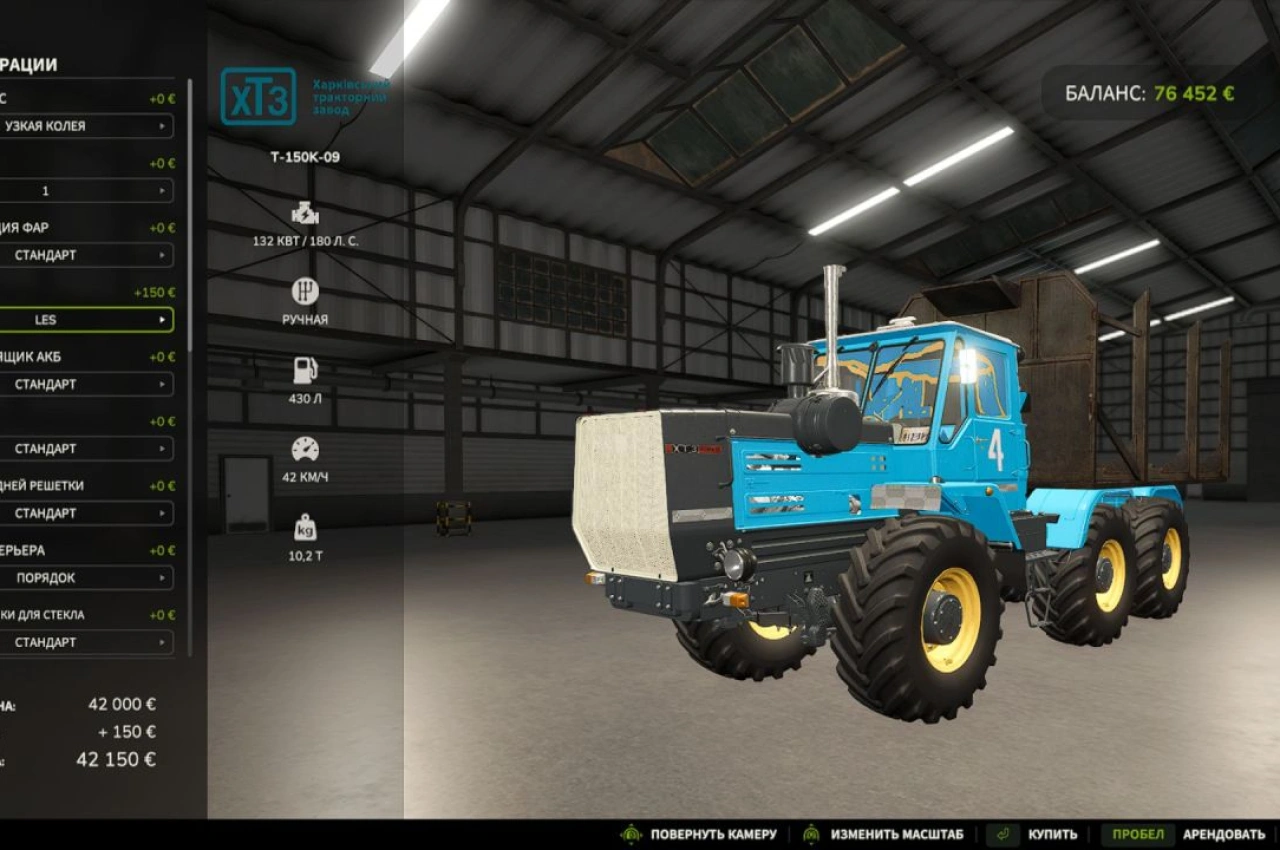Click the speedometer icon showing 42 КМ/Ч
The width and height of the screenshot is (1280, 850).
point(303,450)
